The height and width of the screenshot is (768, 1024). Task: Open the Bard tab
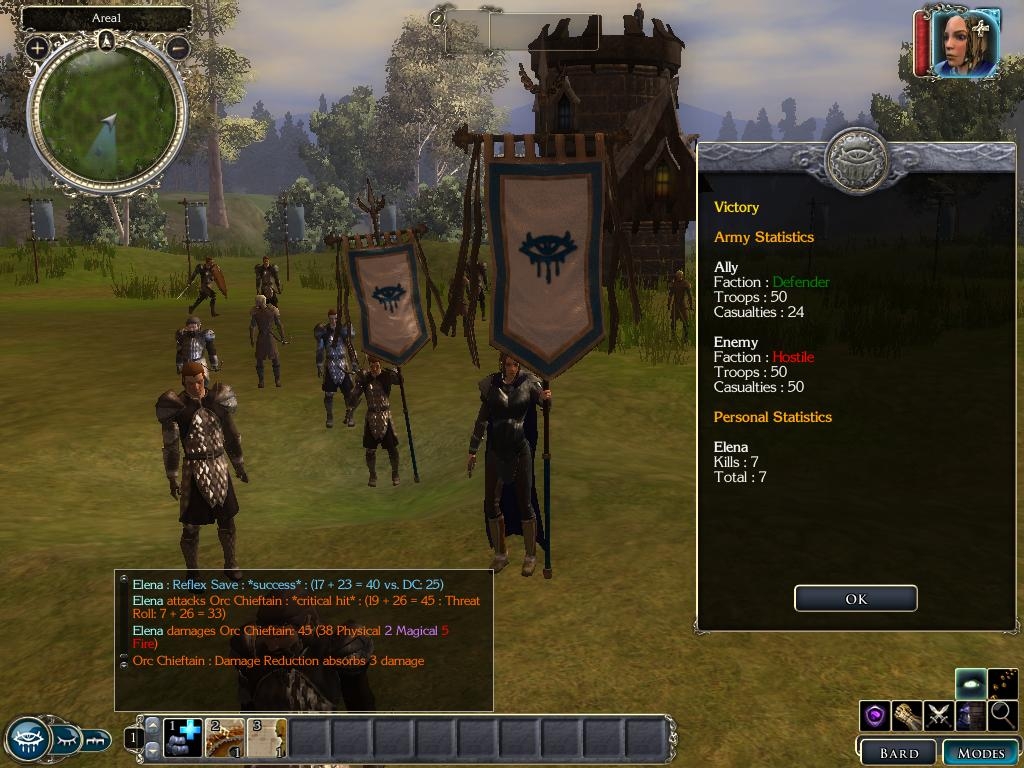897,753
